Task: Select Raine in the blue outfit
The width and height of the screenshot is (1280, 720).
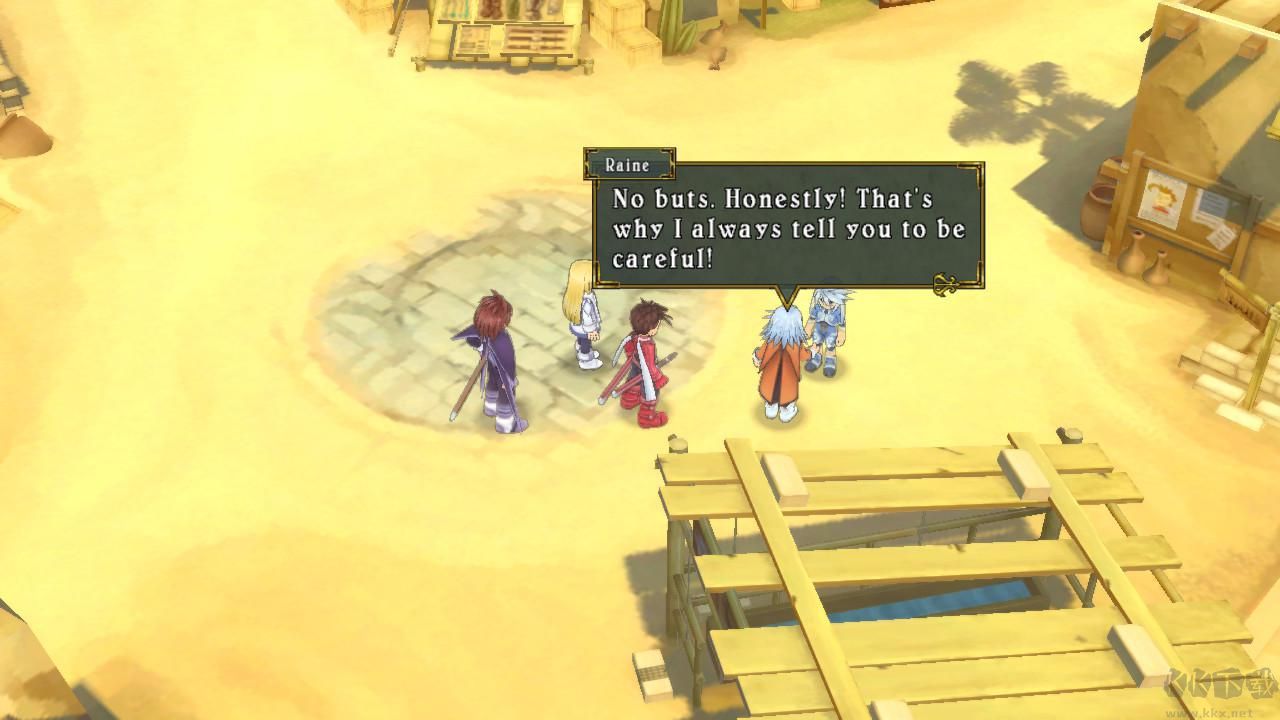Action: [x=828, y=330]
